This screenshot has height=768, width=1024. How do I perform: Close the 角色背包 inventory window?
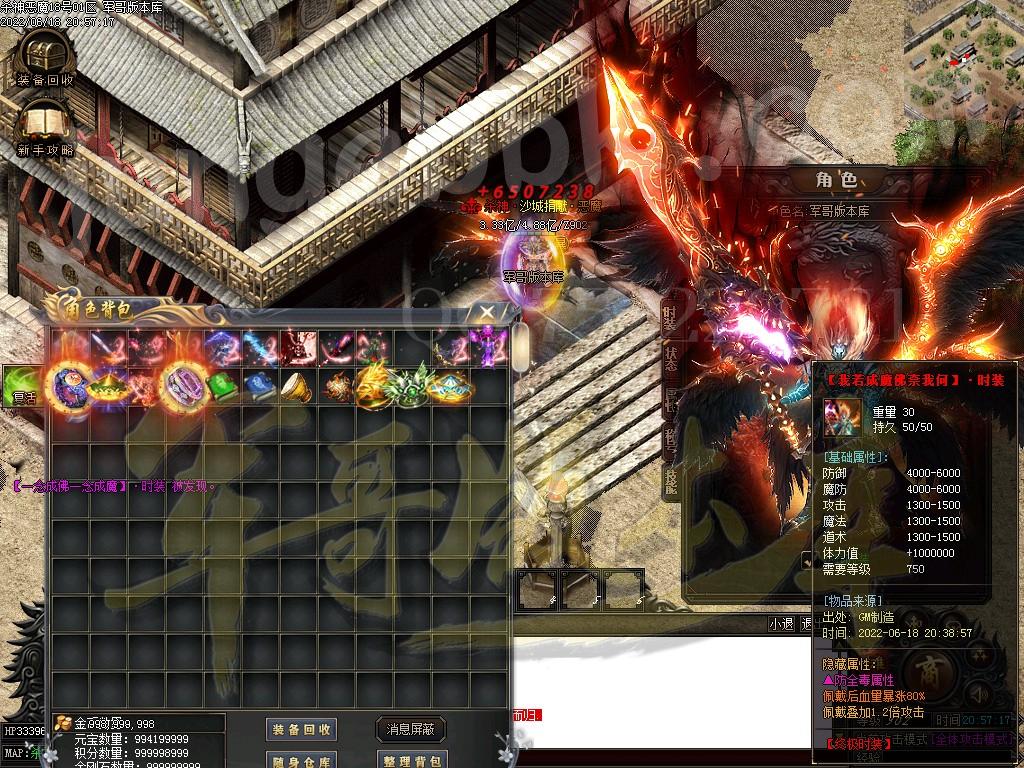point(486,313)
